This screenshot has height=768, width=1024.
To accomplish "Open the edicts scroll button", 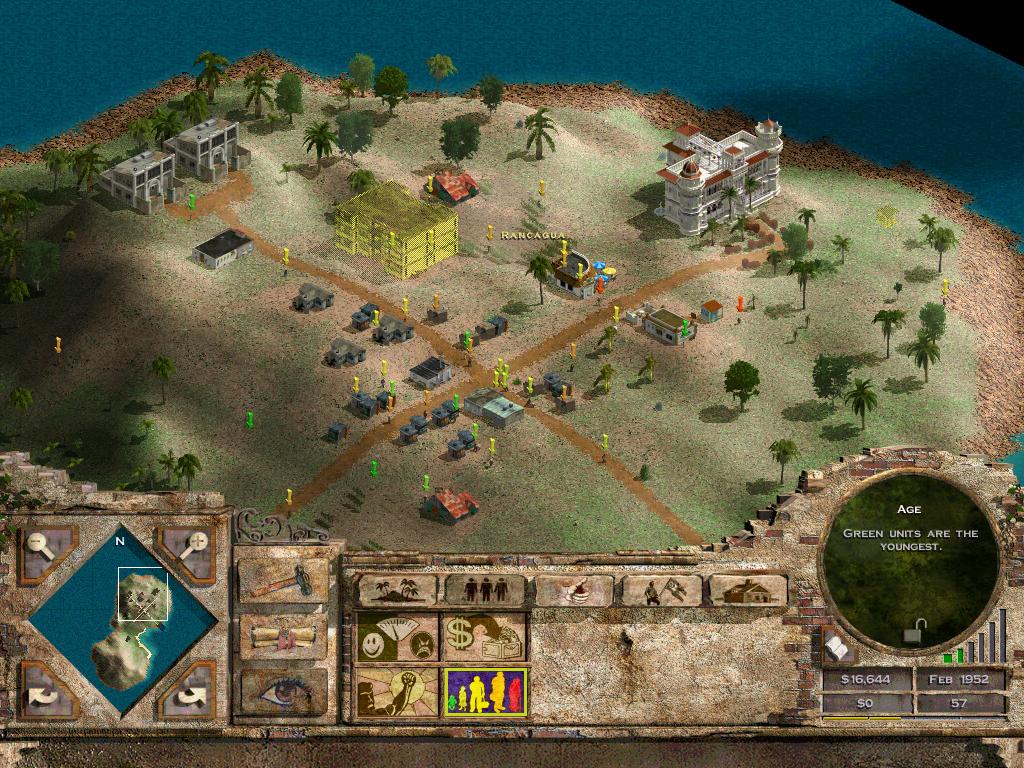I will coord(283,636).
